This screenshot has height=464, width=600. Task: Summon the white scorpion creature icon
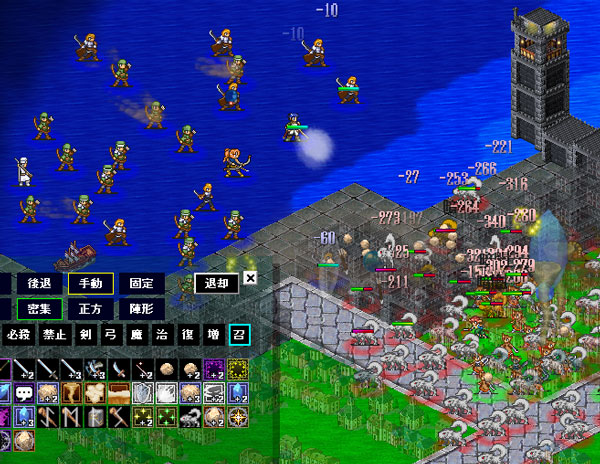click(x=190, y=416)
